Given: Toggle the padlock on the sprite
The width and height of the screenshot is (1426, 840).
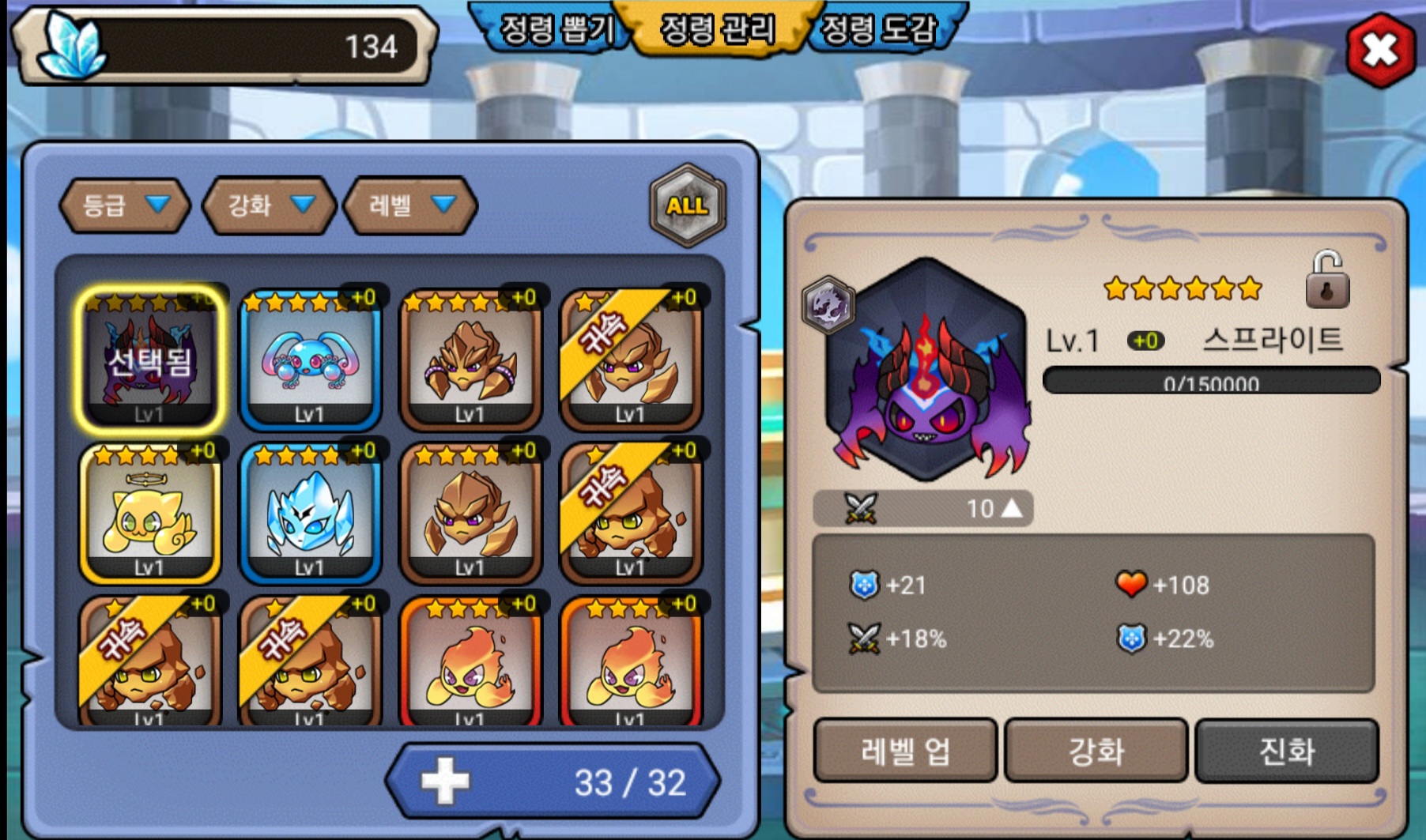Looking at the screenshot, I should (x=1327, y=280).
